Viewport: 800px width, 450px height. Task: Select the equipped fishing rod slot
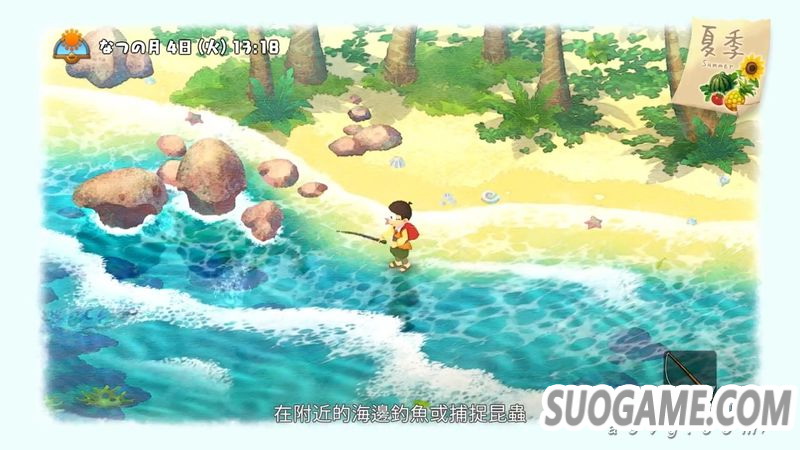pos(690,370)
